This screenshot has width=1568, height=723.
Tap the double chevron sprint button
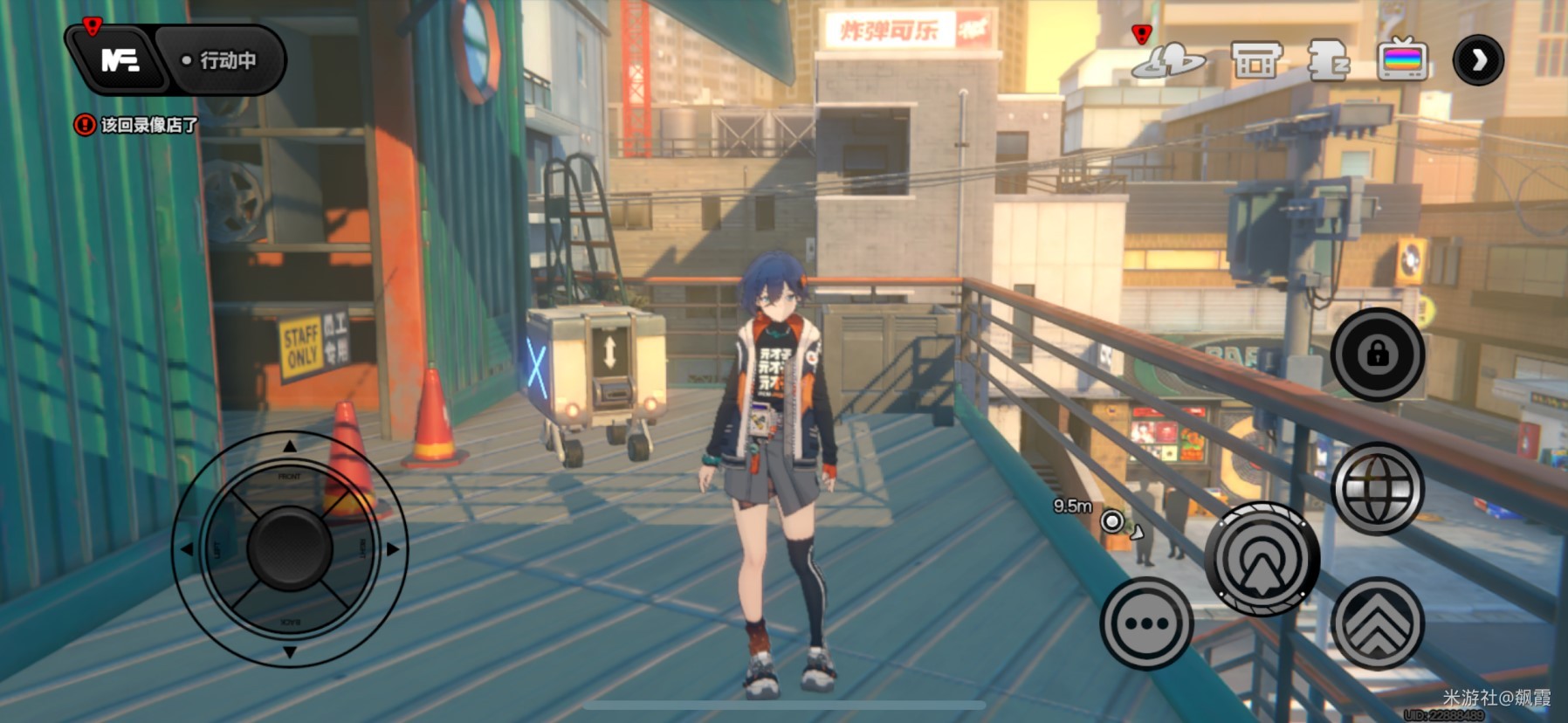point(1377,623)
